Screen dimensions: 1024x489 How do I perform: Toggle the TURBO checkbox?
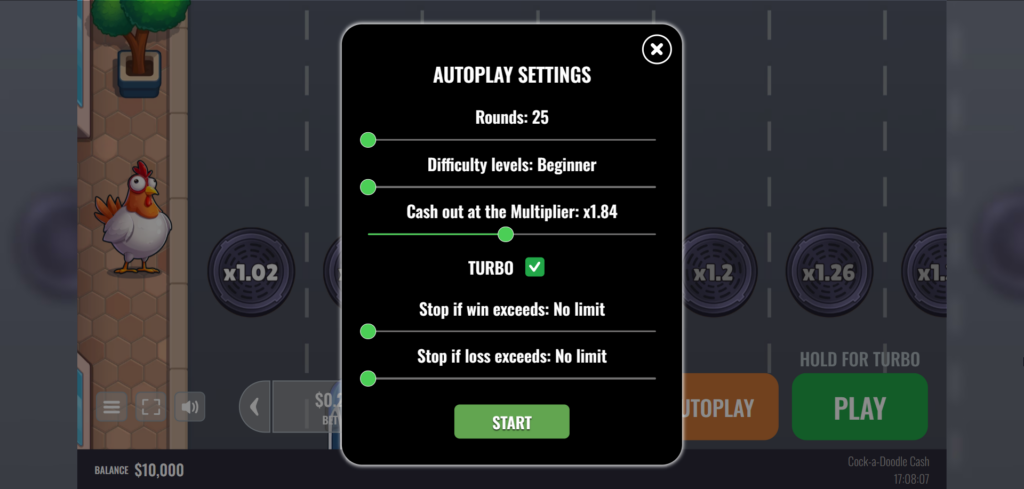[x=535, y=267]
